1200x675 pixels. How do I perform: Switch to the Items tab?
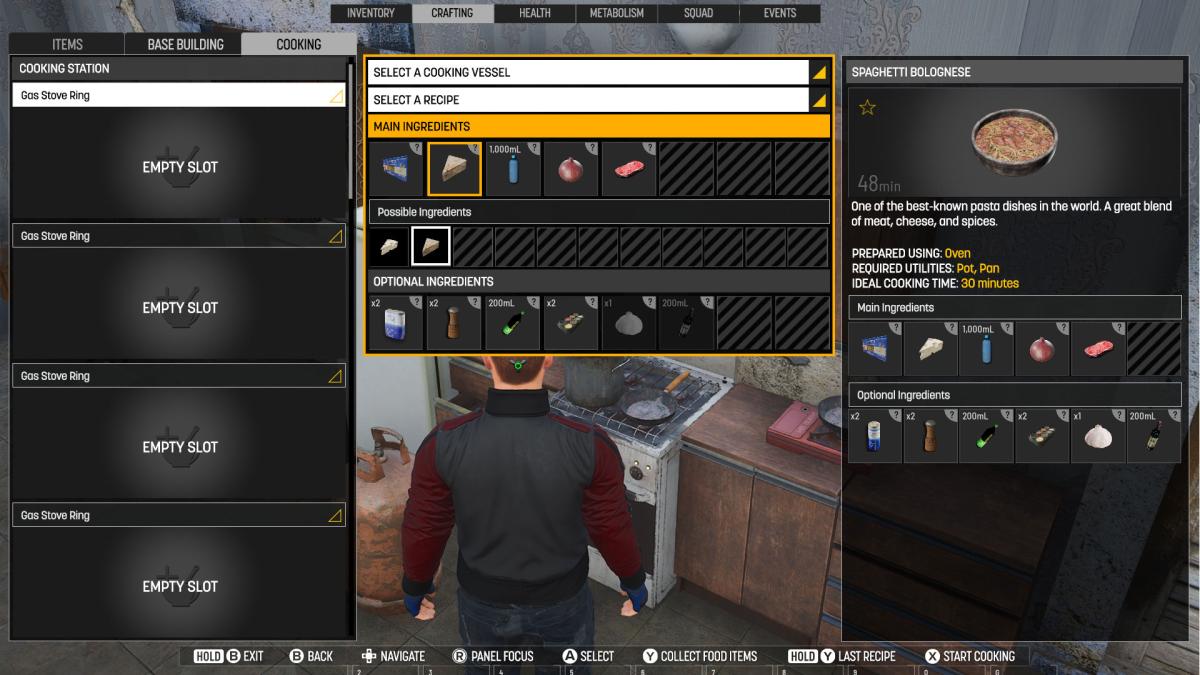67,44
